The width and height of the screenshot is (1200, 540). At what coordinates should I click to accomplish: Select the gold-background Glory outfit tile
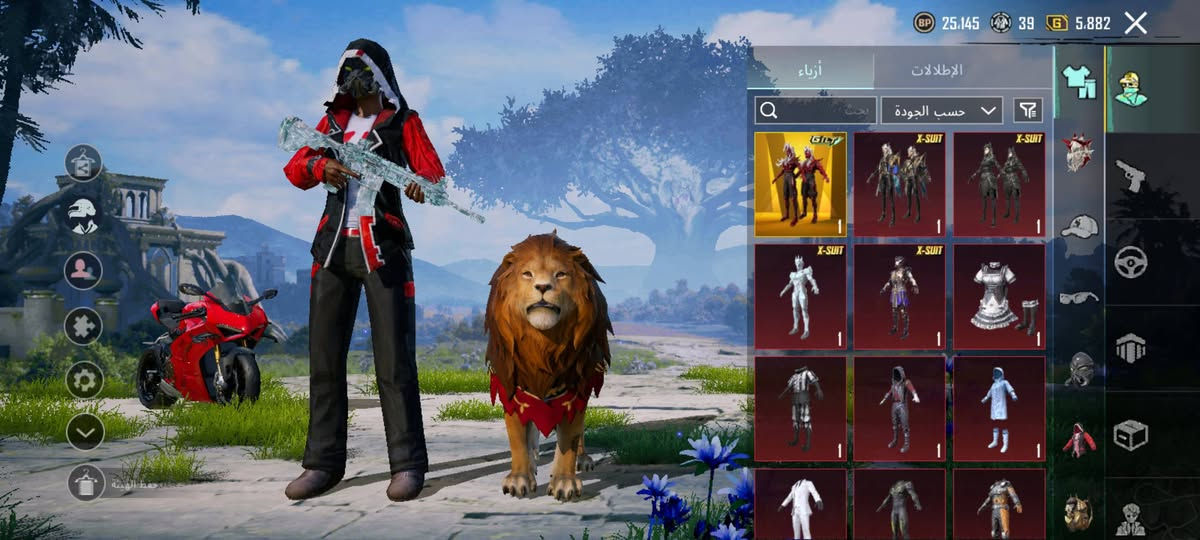click(800, 185)
